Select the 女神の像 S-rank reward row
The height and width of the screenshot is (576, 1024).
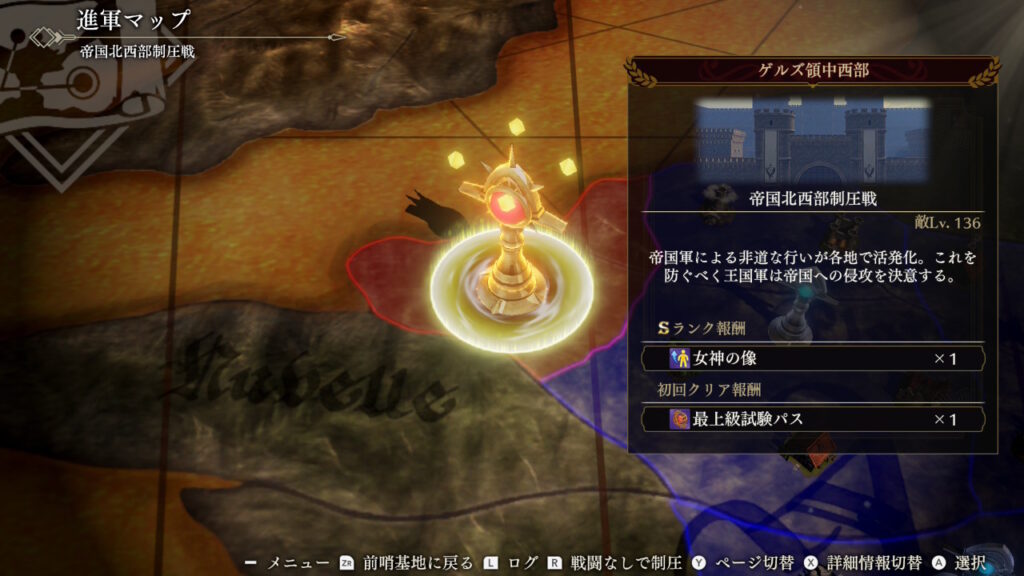coord(813,358)
